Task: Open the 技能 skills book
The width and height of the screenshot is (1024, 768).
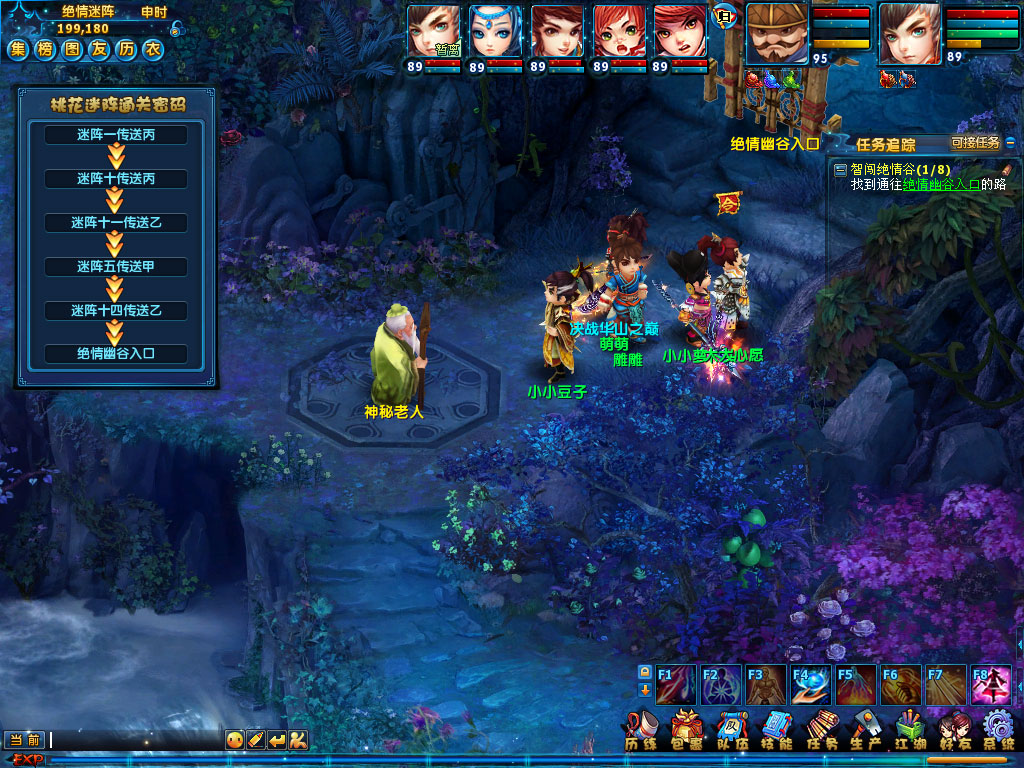Action: (777, 728)
